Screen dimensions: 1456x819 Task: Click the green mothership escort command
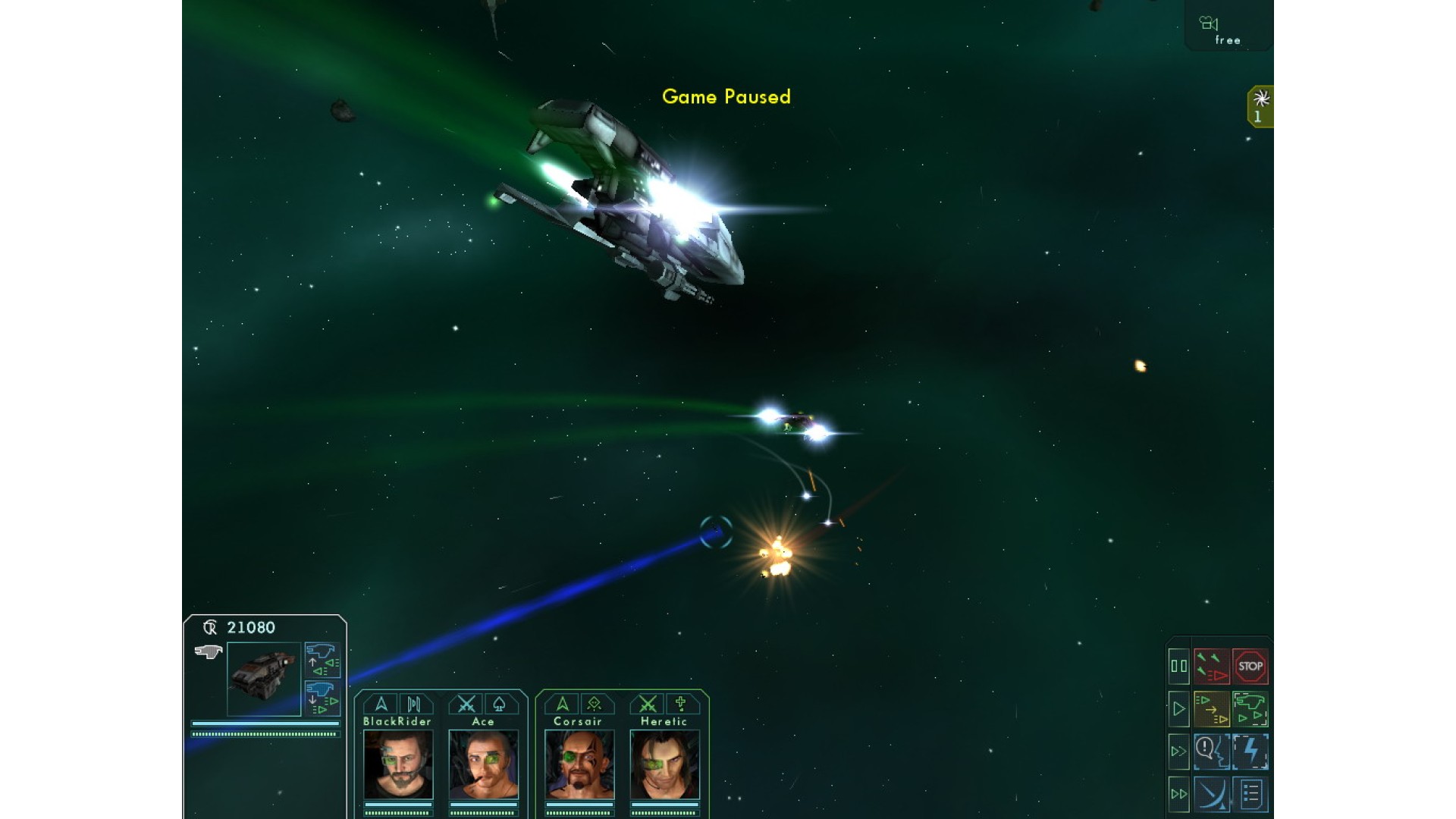point(1250,709)
